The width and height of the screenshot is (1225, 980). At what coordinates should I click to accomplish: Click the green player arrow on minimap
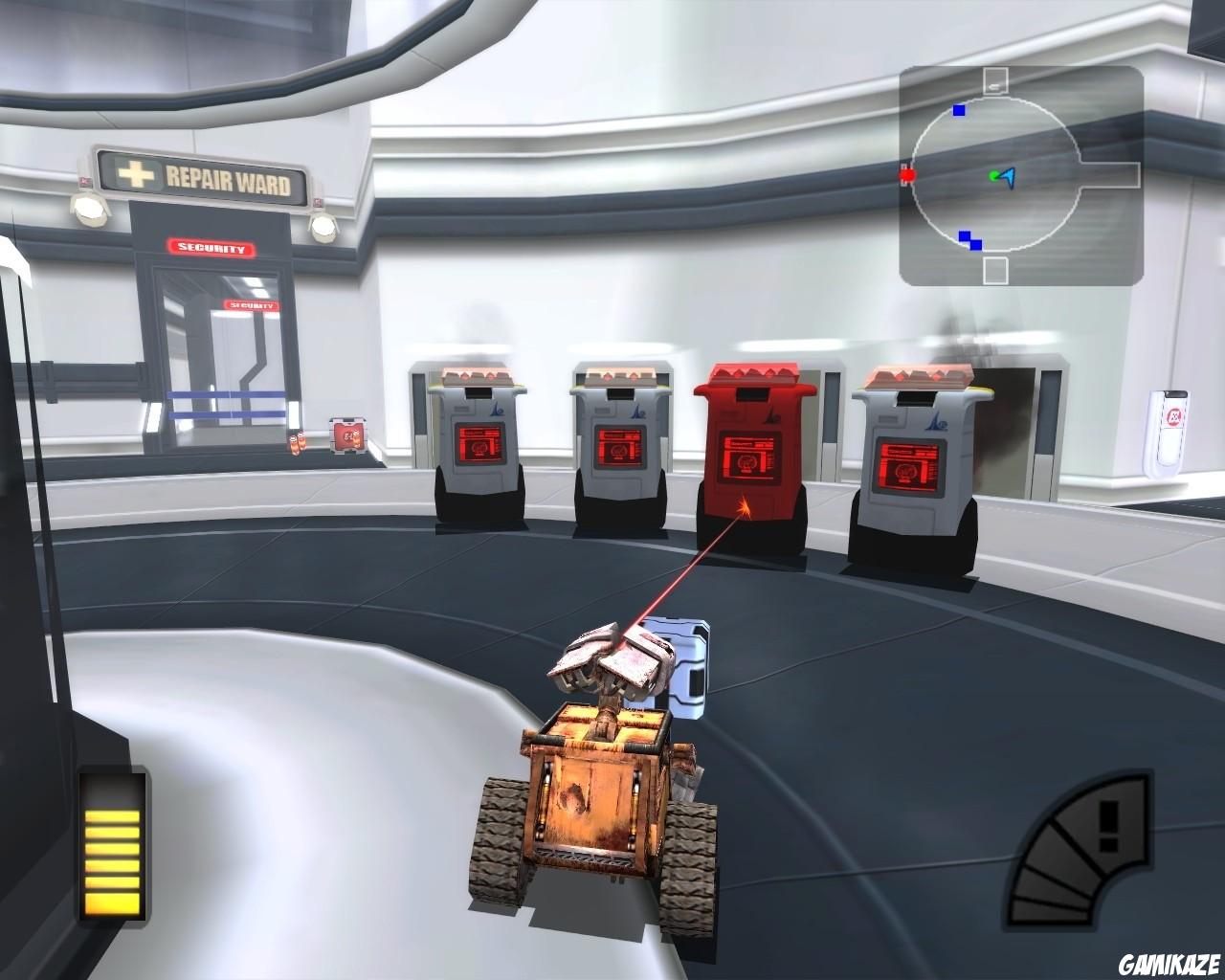1003,178
